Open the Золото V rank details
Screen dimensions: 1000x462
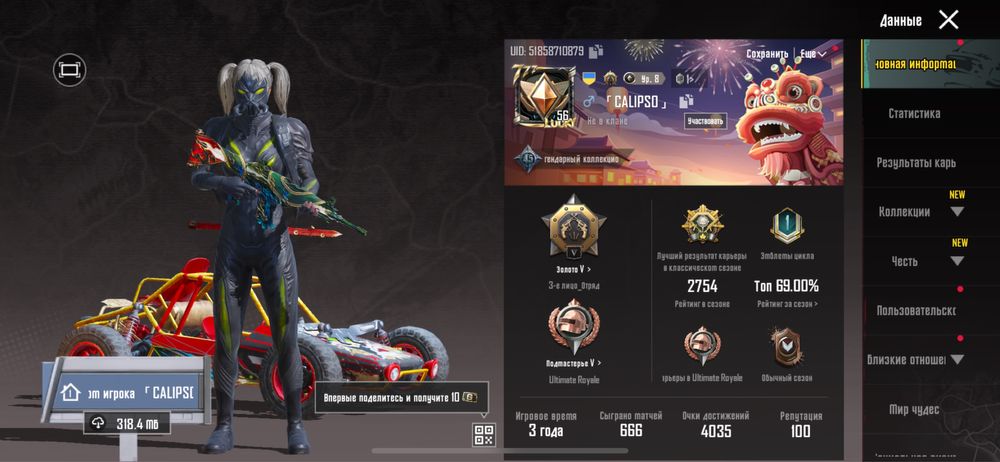[x=573, y=269]
